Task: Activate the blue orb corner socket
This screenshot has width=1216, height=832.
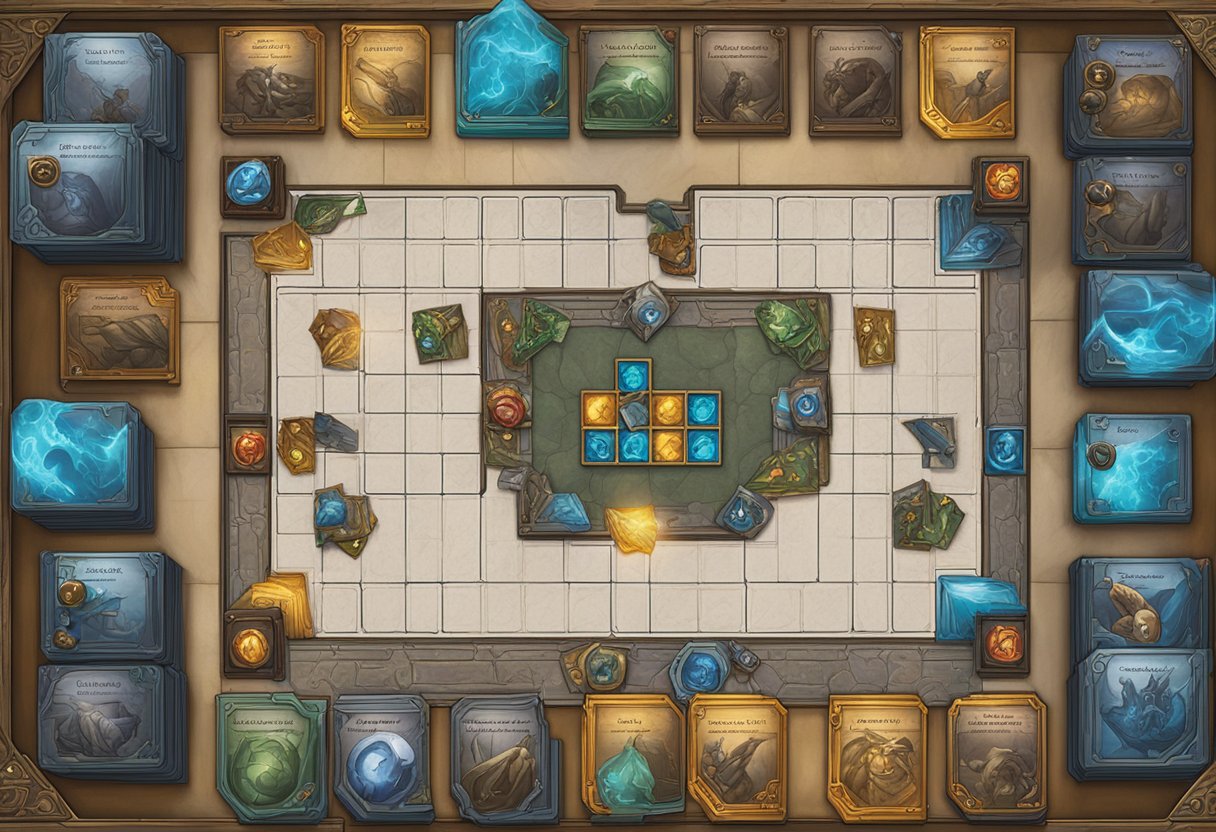Action: (250, 185)
